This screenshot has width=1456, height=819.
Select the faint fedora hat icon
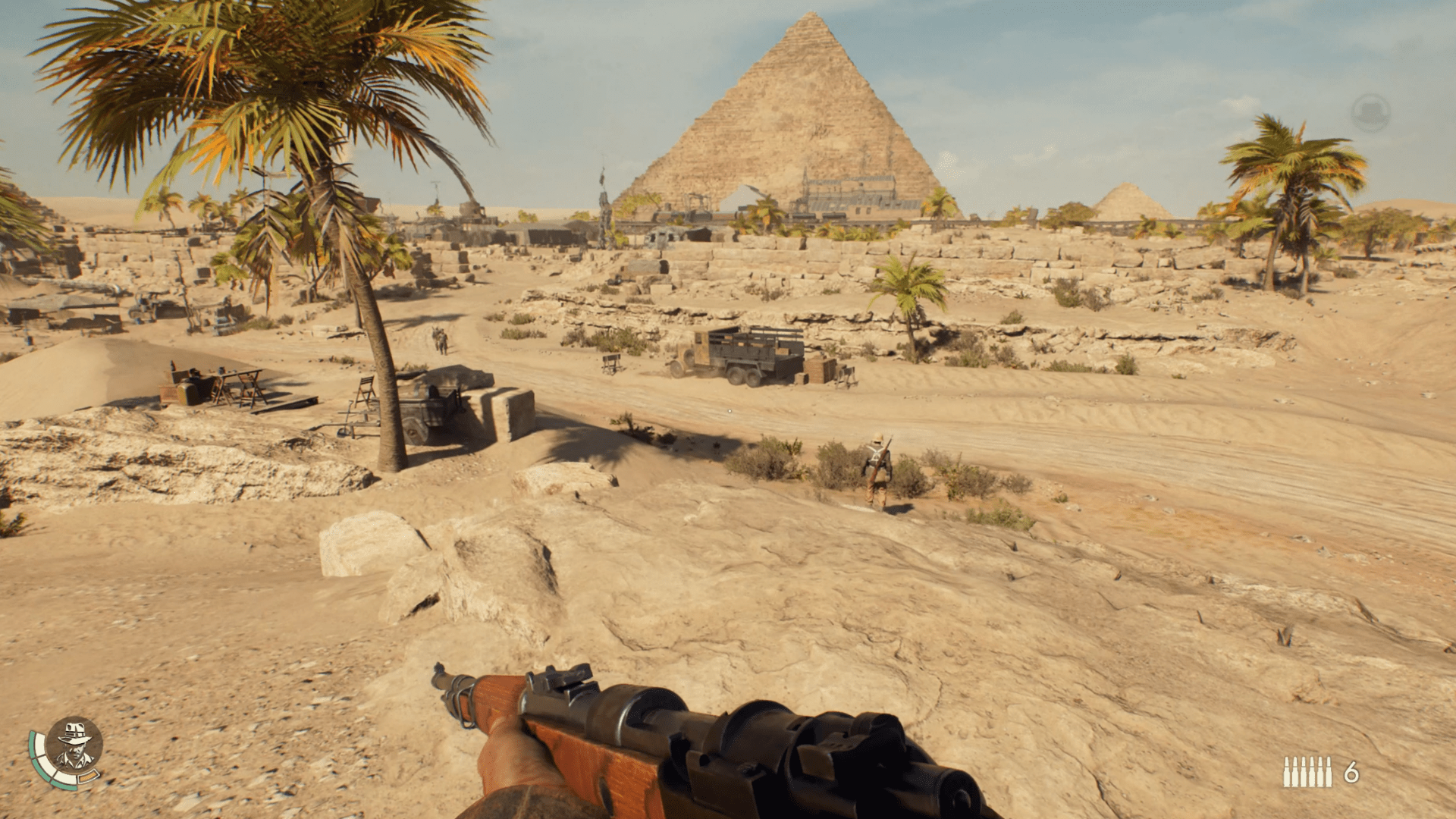(x=1370, y=113)
